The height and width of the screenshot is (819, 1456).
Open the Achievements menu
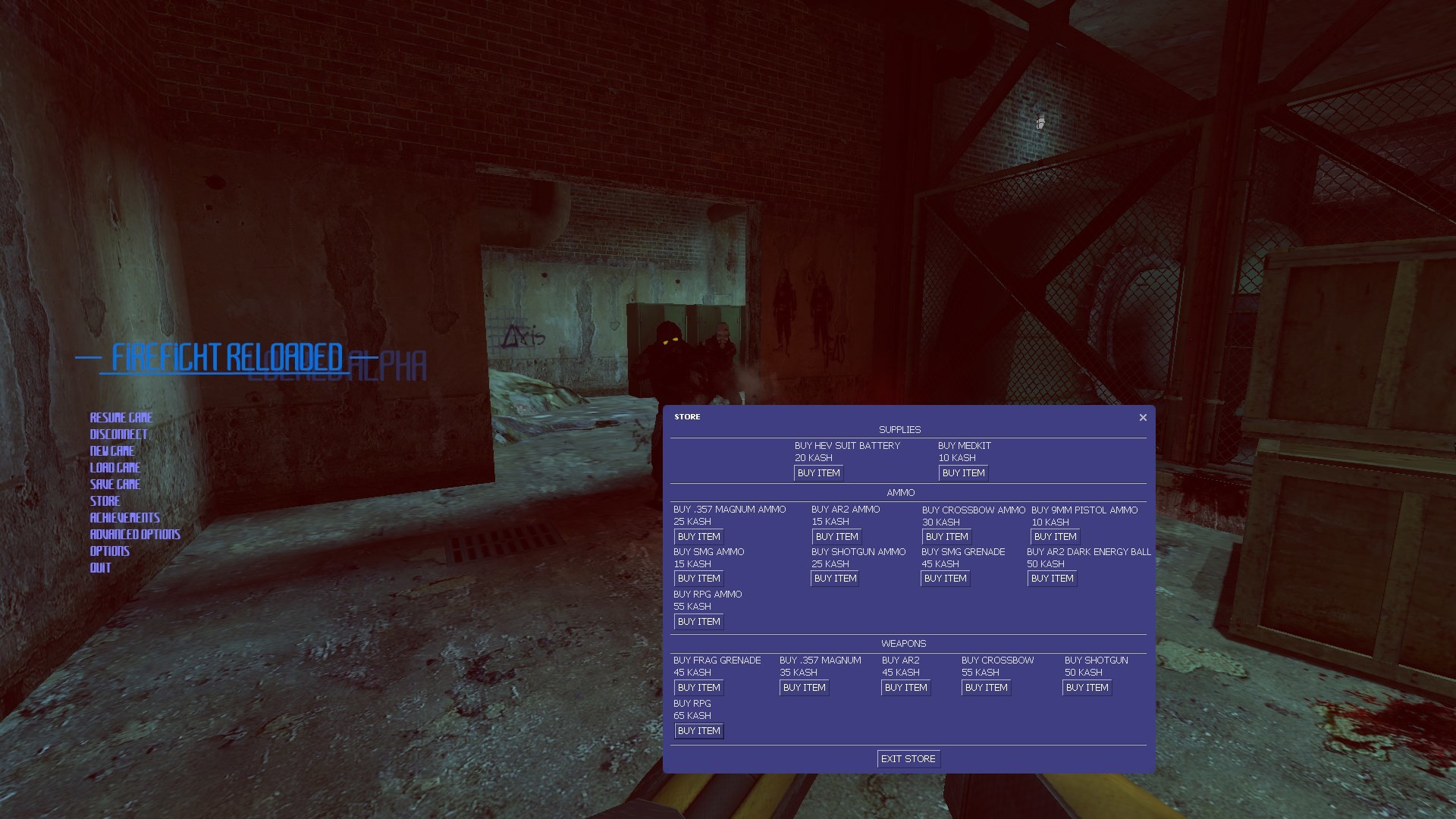[x=124, y=517]
